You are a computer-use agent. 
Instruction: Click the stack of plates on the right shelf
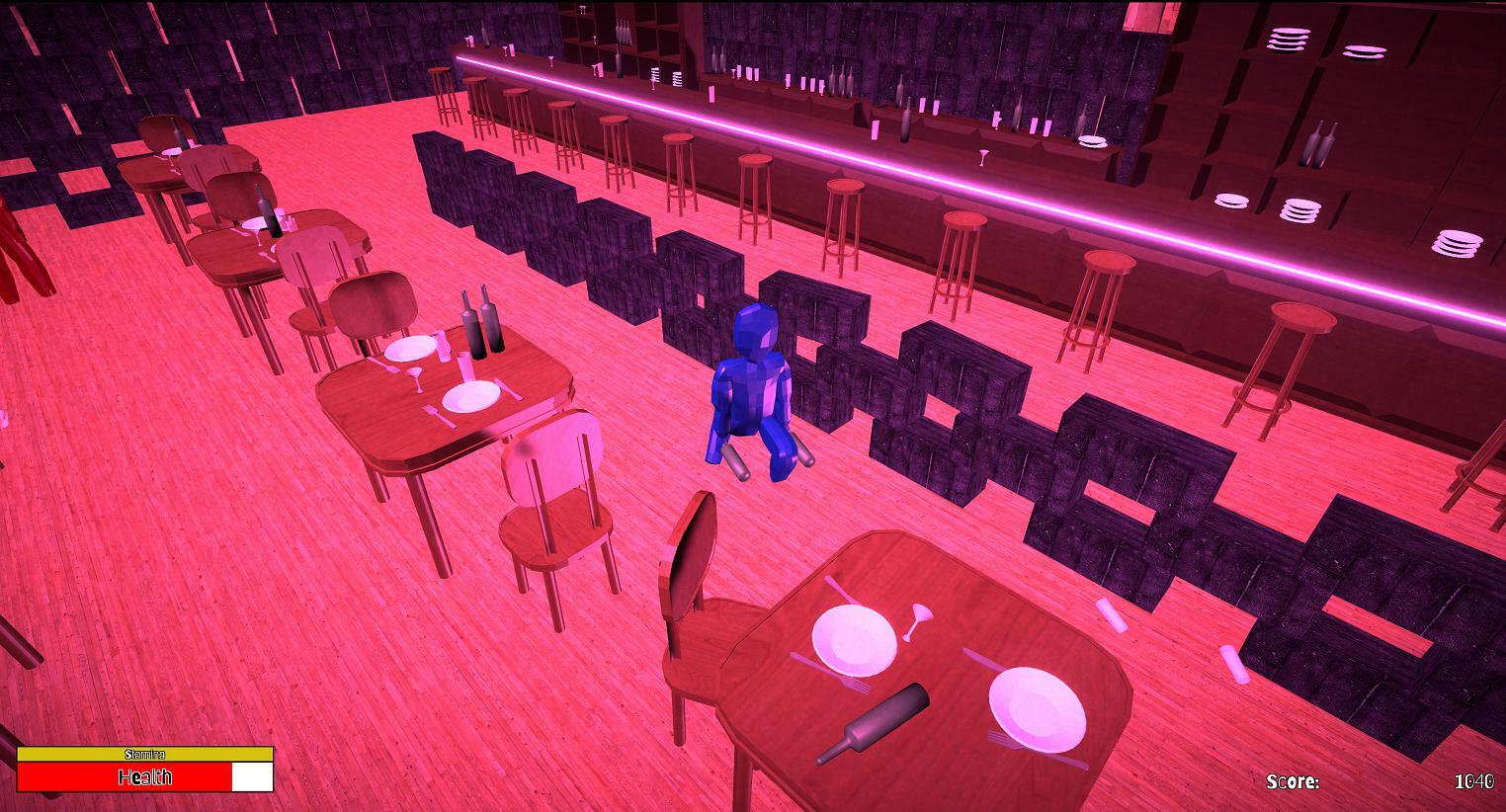point(1299,212)
